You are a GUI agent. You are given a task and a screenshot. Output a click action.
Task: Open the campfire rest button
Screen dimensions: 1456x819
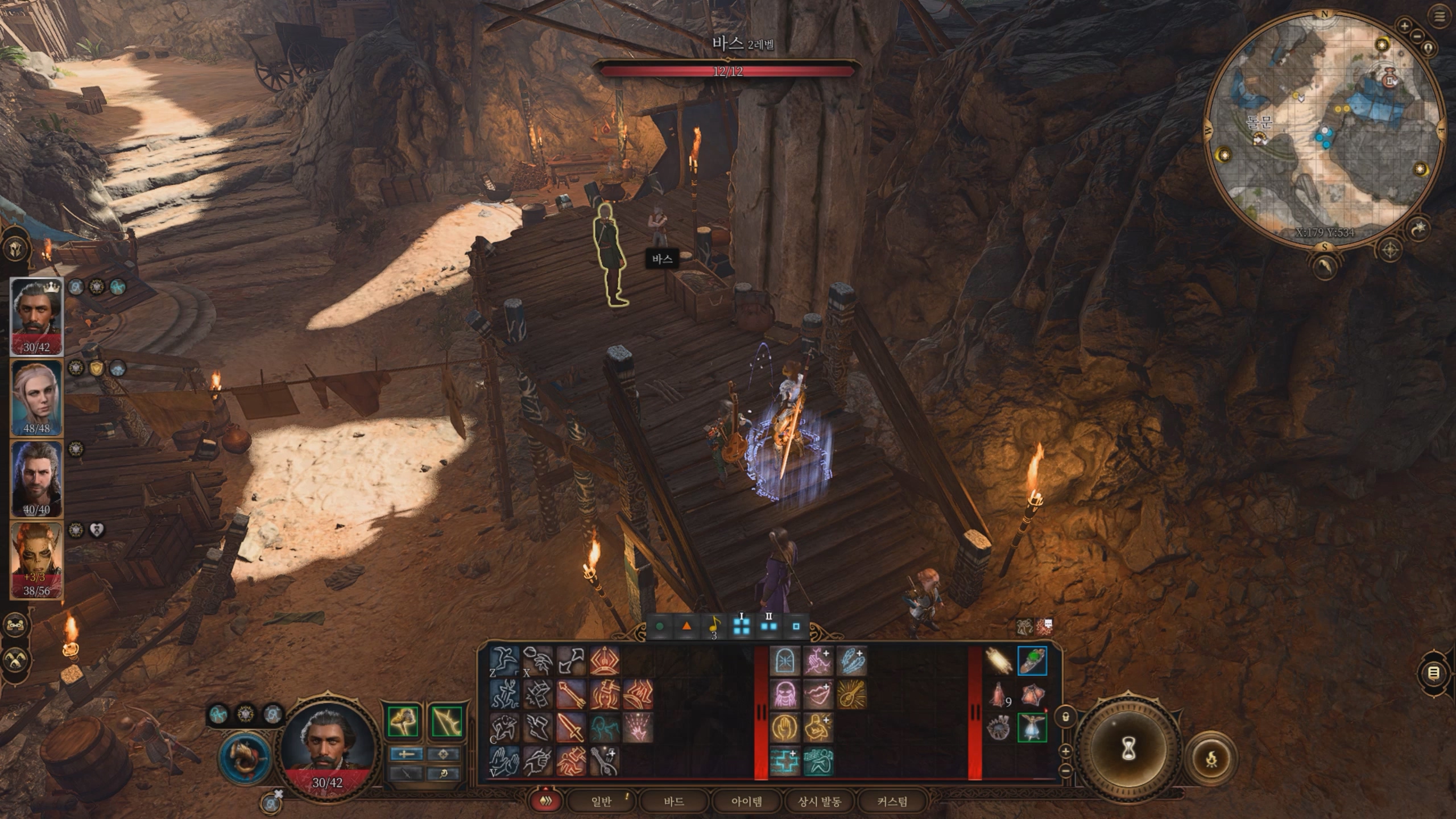point(1211,758)
